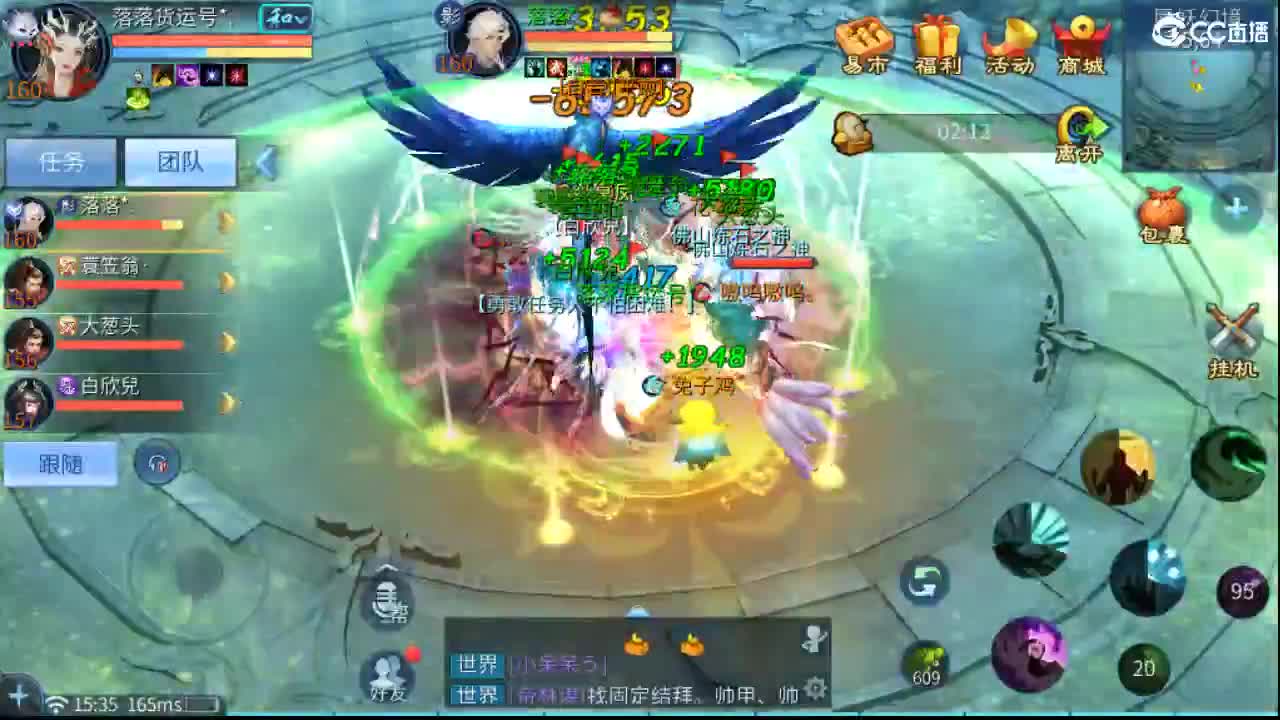Switch to the 团队 team tab
Screen dimensions: 1280x720
181,162
